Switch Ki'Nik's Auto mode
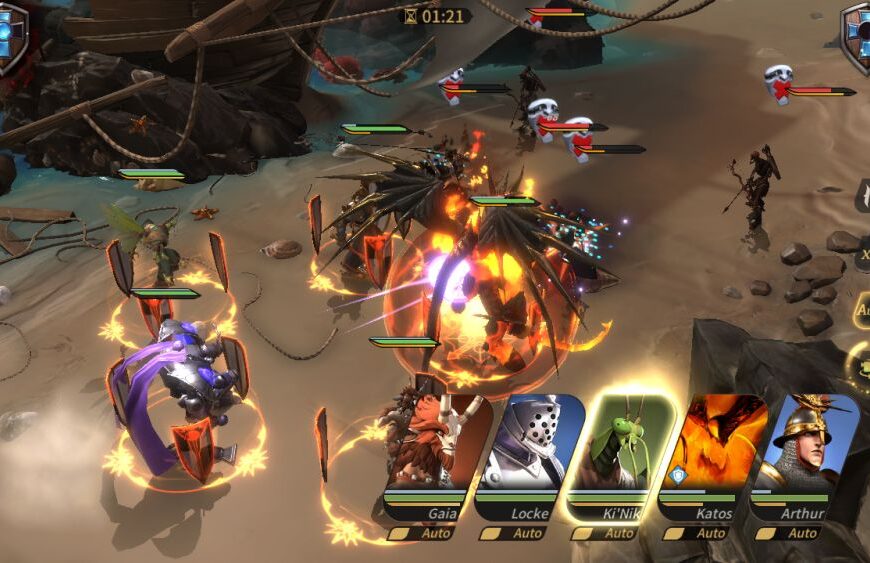 pos(608,533)
